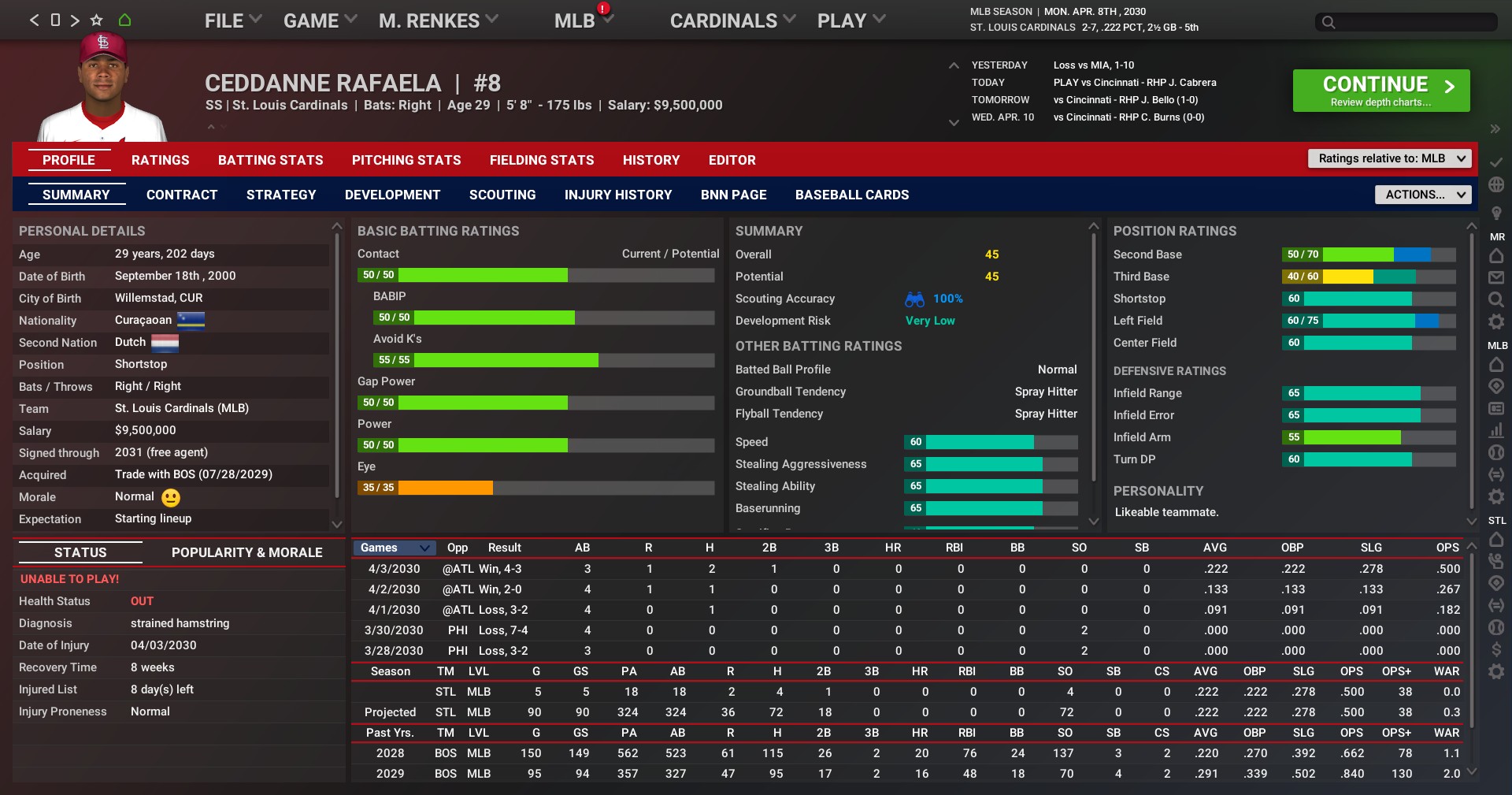Go to the Baseball Cards sub-tab
This screenshot has width=1512, height=795.
click(x=852, y=195)
